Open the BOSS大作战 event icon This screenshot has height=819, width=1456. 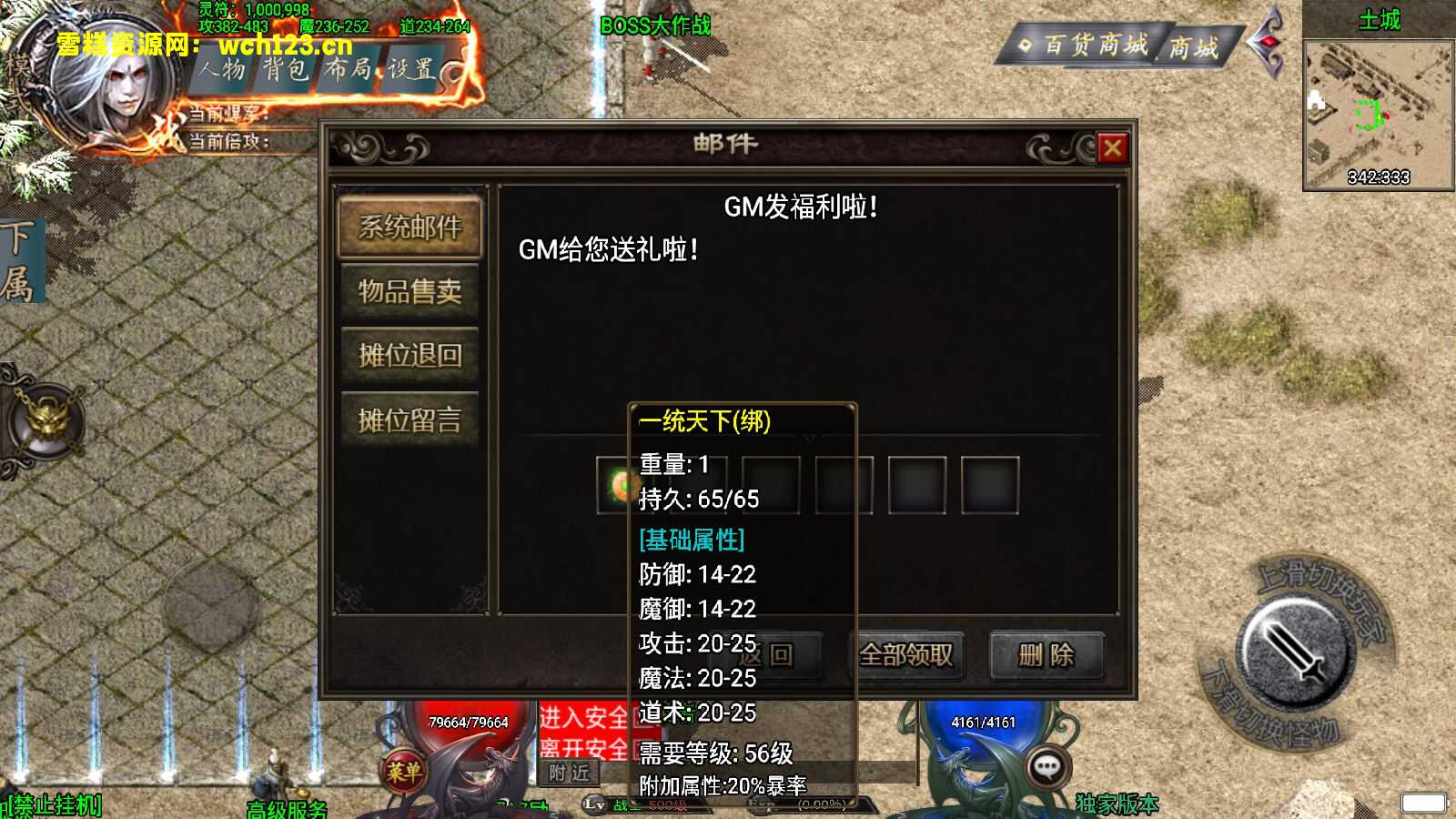655,25
